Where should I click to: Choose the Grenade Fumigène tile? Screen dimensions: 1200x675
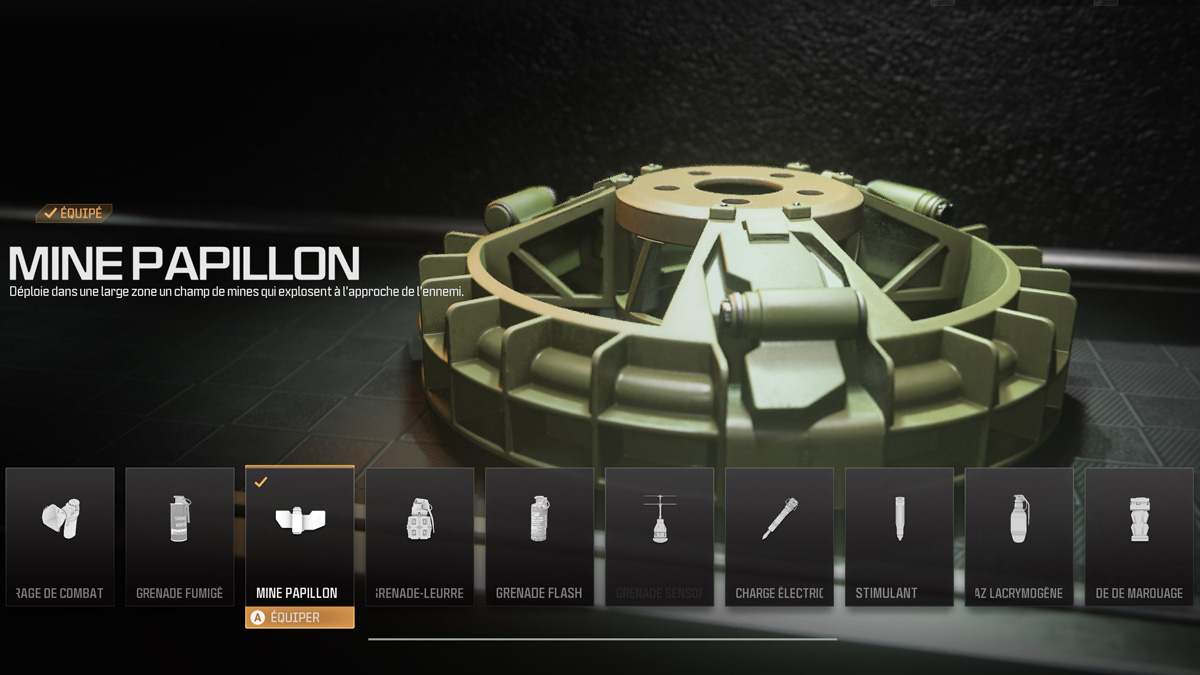pyautogui.click(x=180, y=537)
